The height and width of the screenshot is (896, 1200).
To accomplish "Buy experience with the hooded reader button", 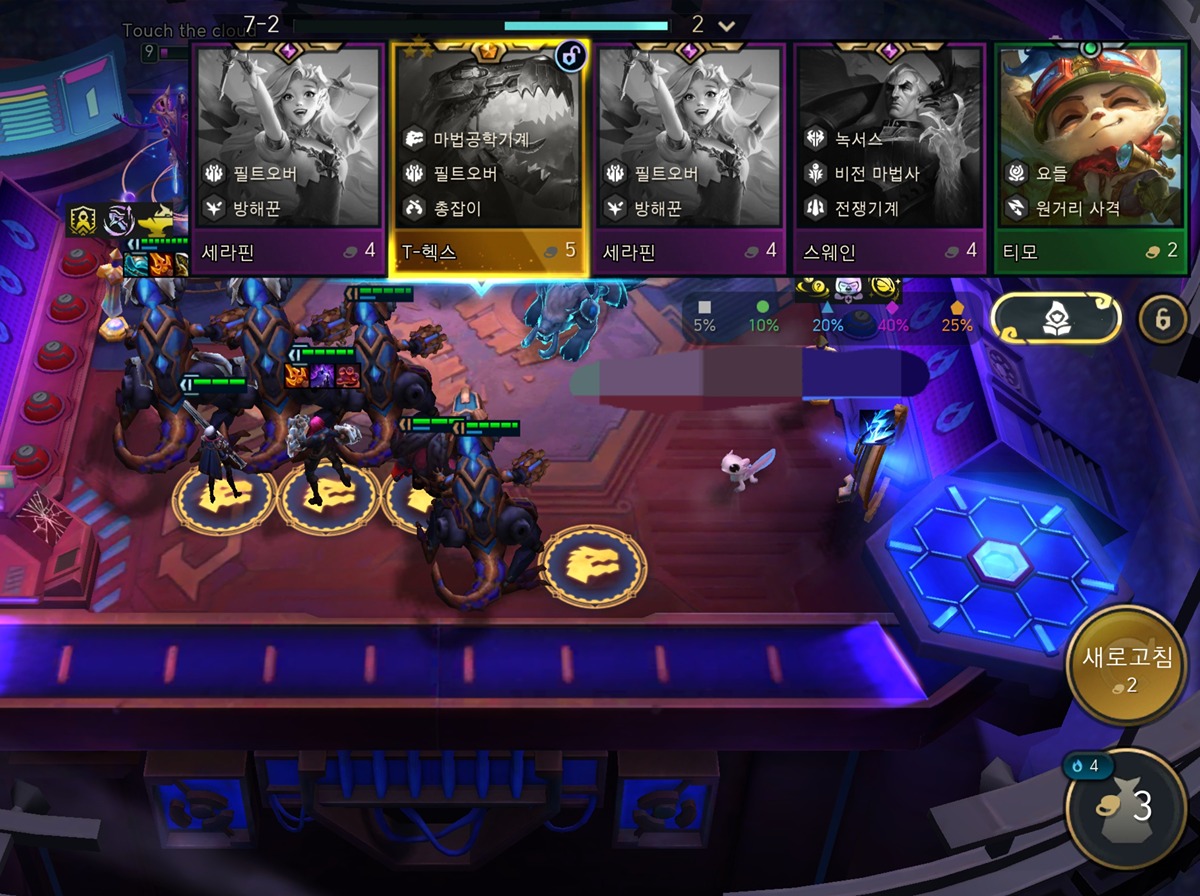I will [1055, 318].
